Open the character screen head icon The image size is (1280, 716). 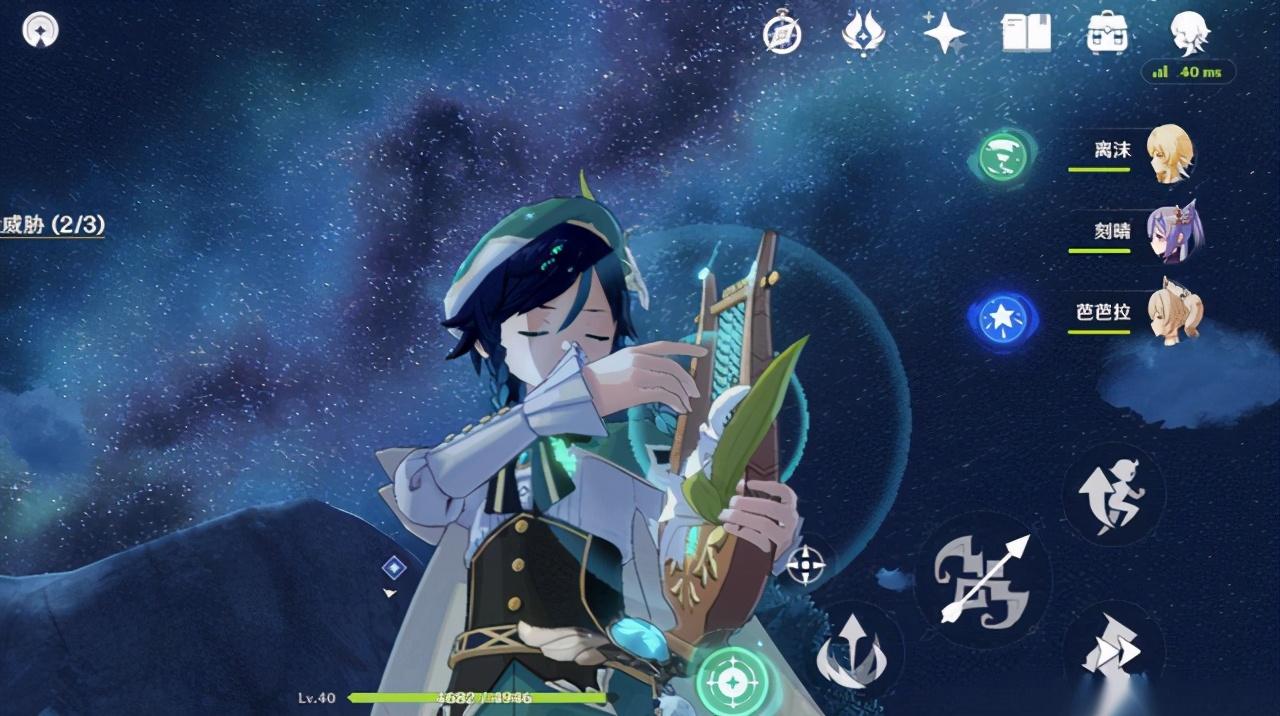[1190, 33]
